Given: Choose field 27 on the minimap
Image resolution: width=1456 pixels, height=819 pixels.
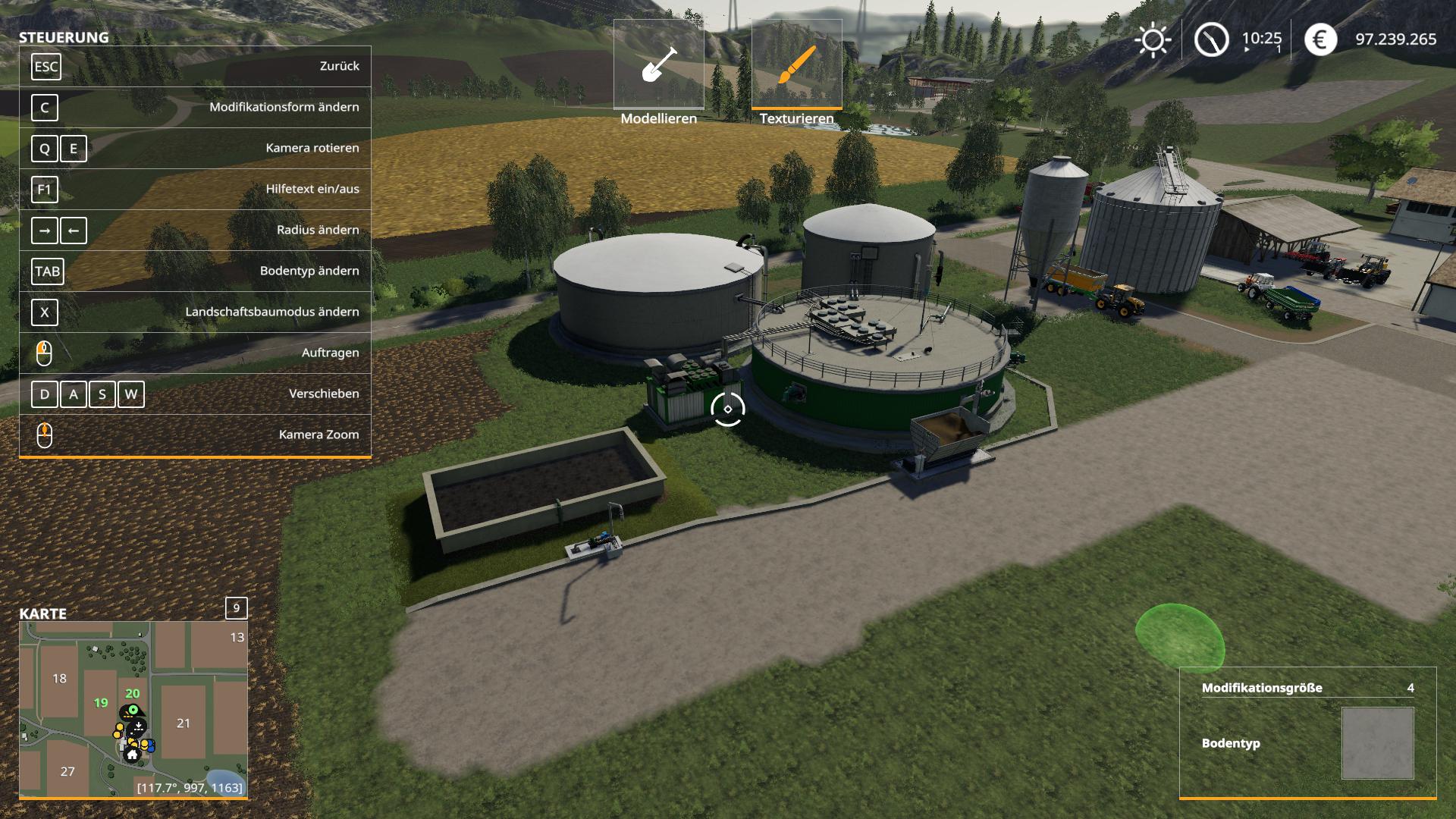Looking at the screenshot, I should 67,771.
